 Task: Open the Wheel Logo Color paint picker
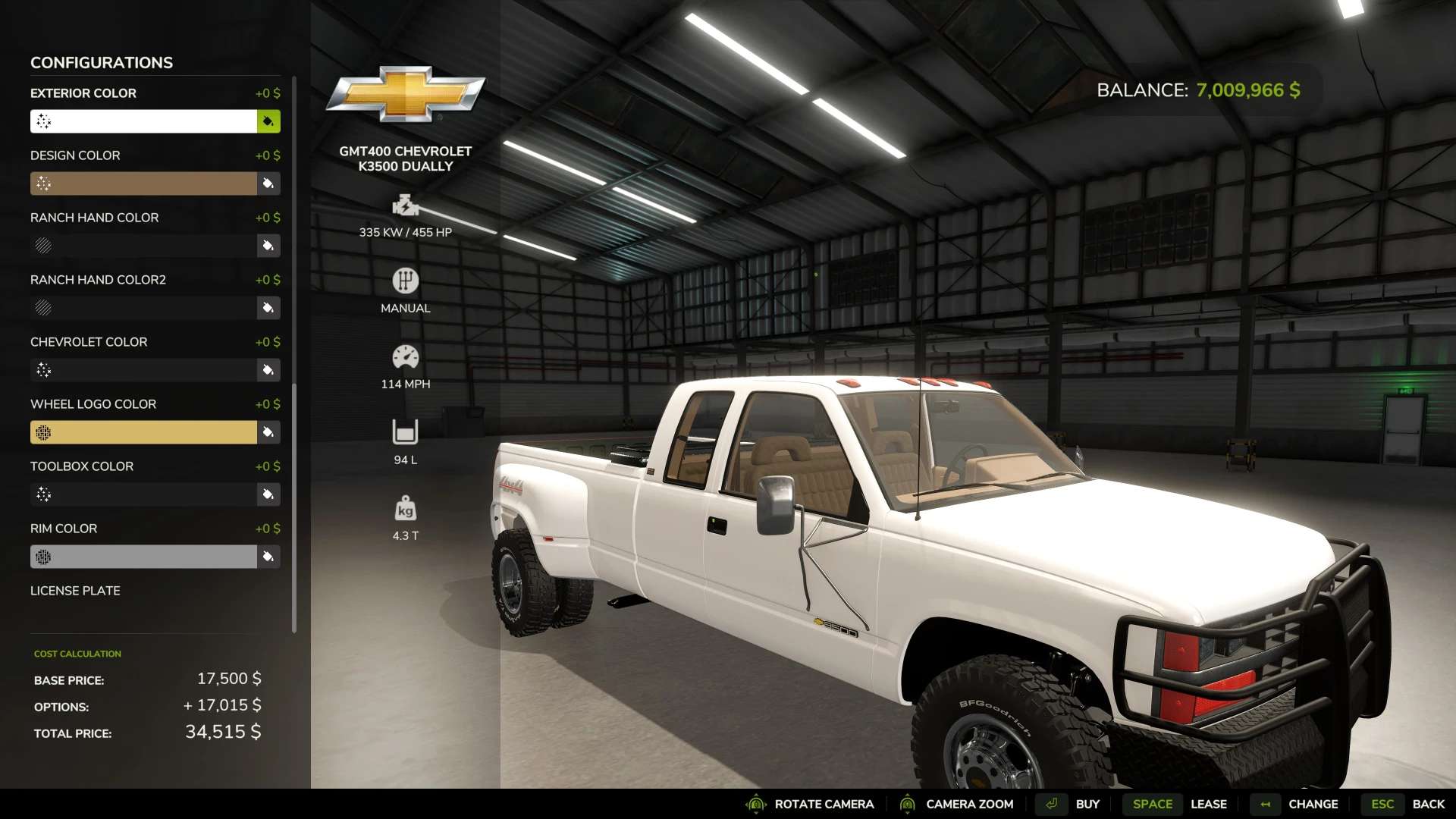[268, 432]
